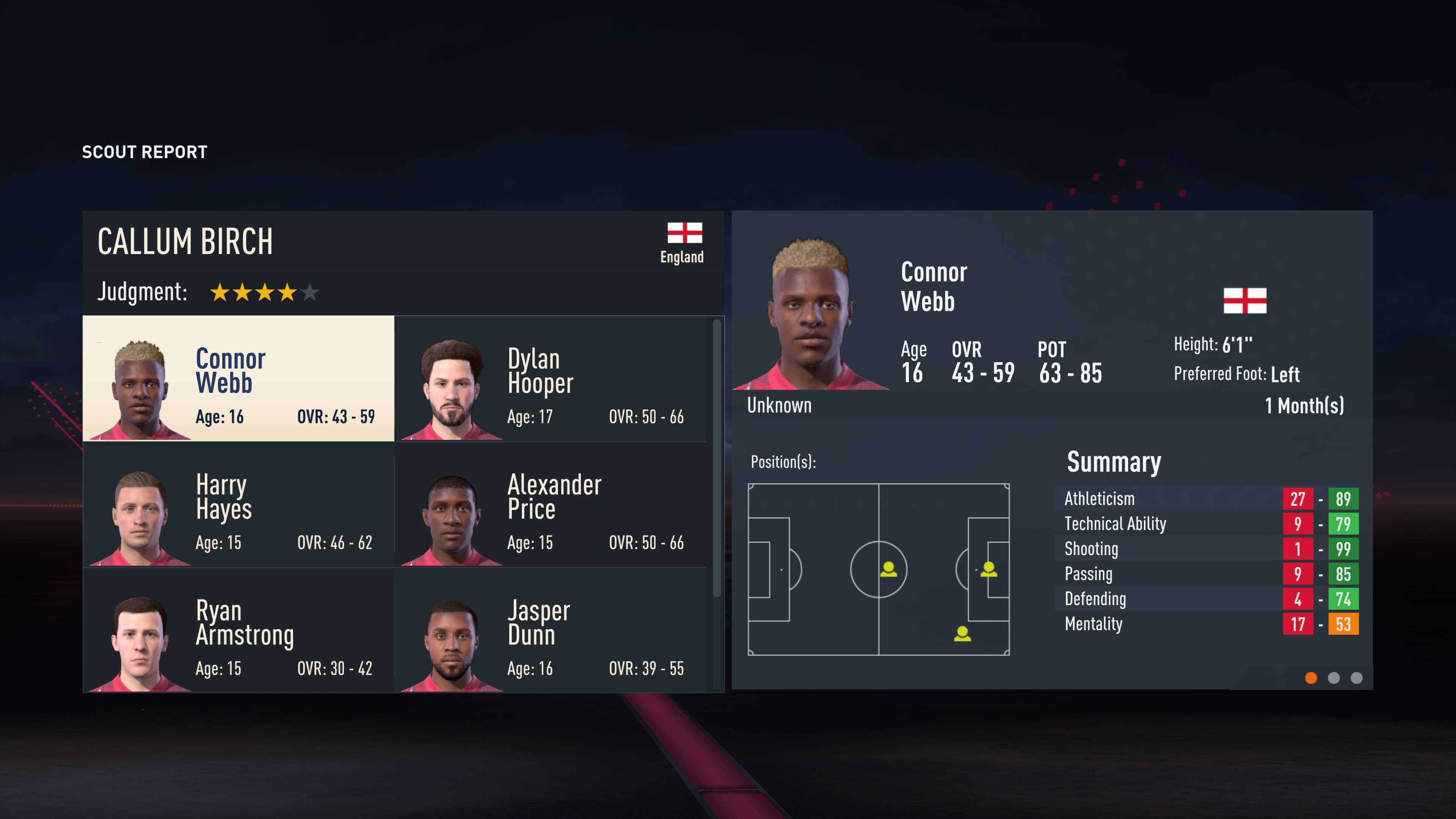Select Alexander Price from the report
Screen dimensions: 1456x819
pos(550,504)
